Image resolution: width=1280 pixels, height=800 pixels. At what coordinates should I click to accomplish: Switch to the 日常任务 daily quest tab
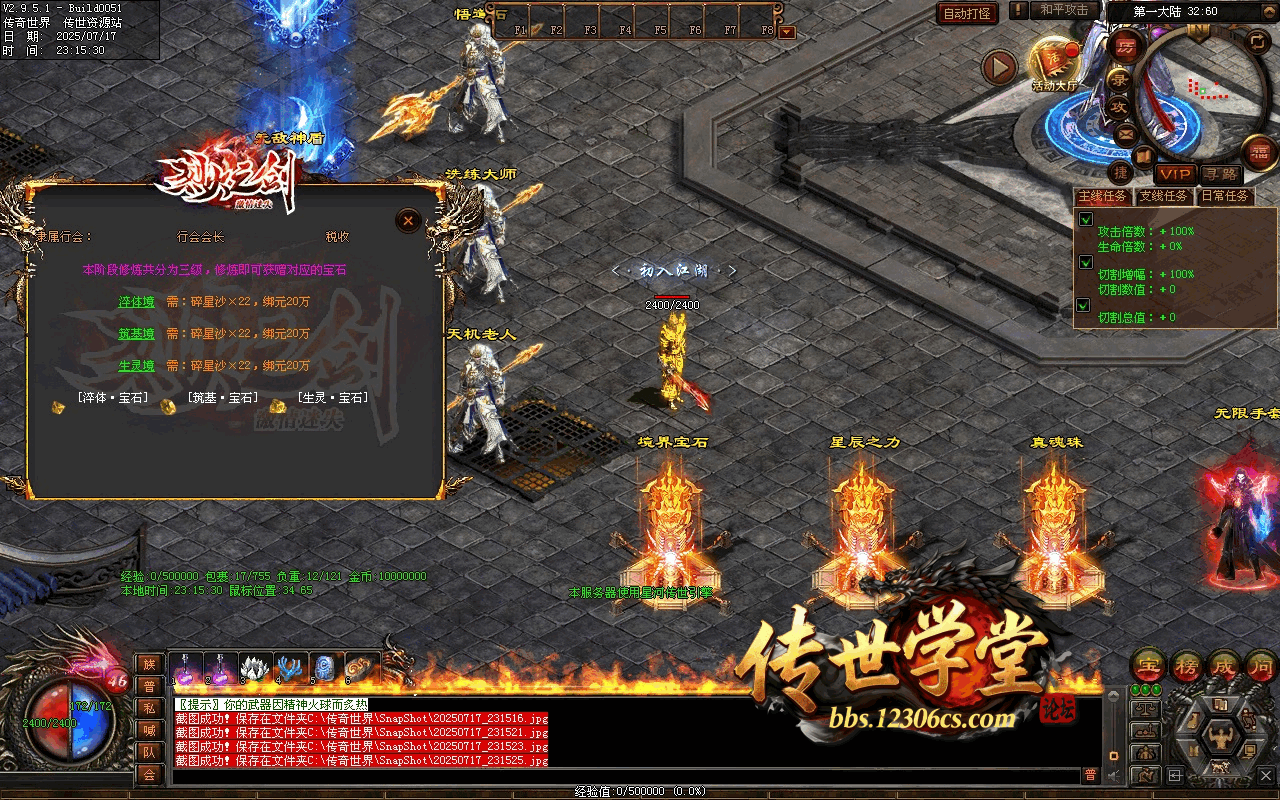(1224, 196)
